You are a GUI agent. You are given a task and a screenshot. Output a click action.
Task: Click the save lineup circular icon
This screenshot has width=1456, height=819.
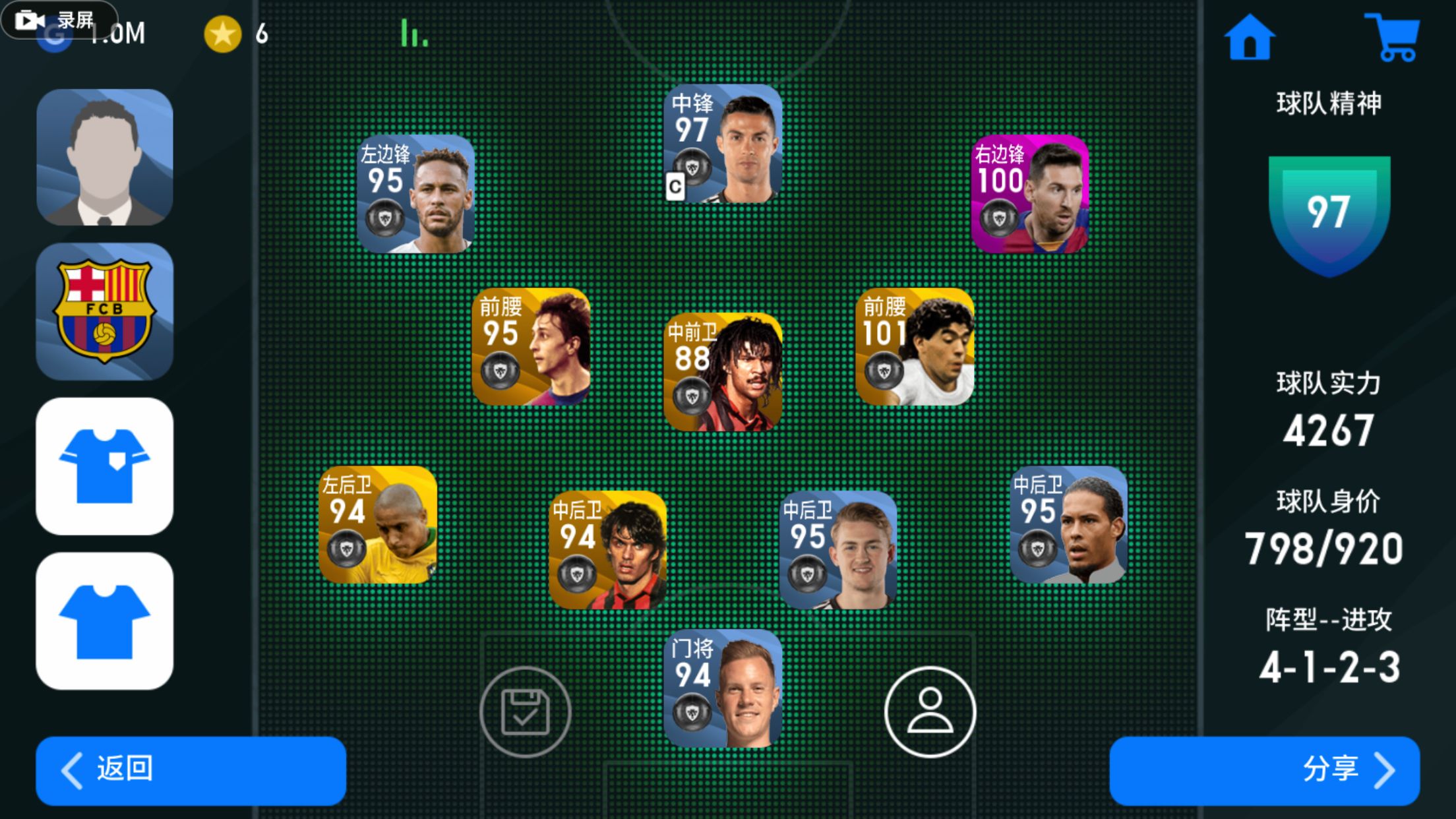coord(525,712)
